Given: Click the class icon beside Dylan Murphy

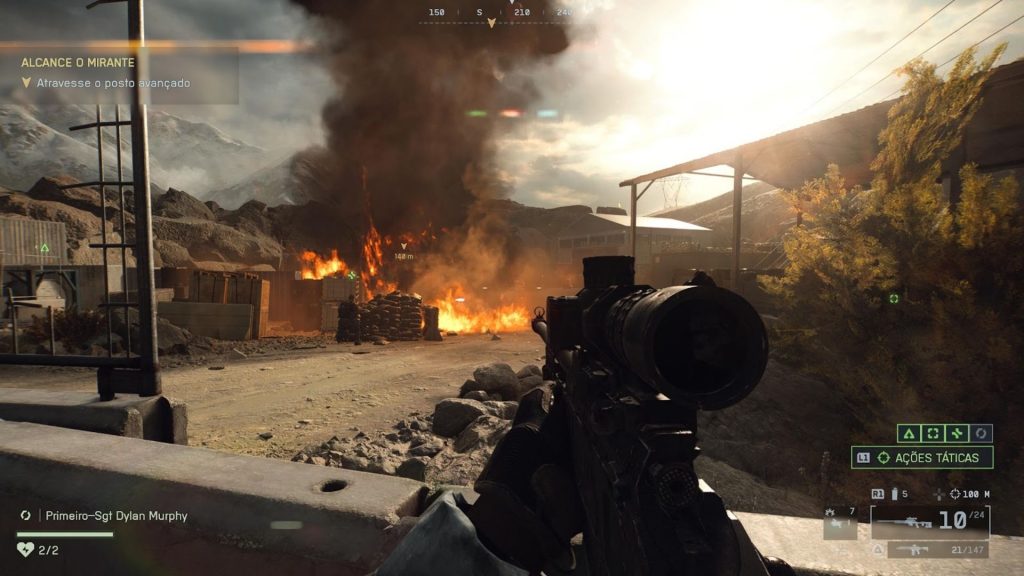Looking at the screenshot, I should point(26,516).
